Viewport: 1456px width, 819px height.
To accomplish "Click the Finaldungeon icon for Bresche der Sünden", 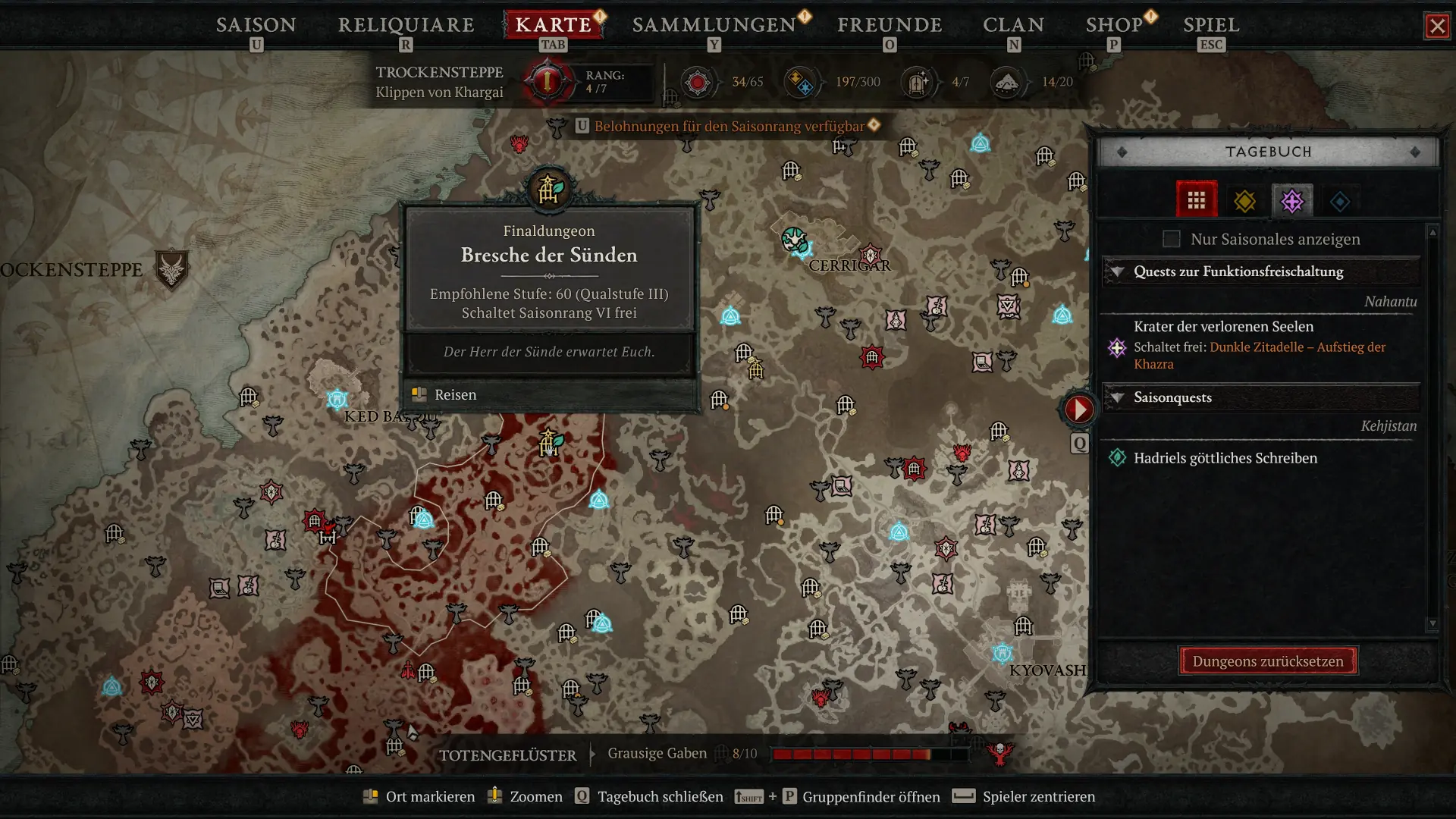I will tap(548, 190).
